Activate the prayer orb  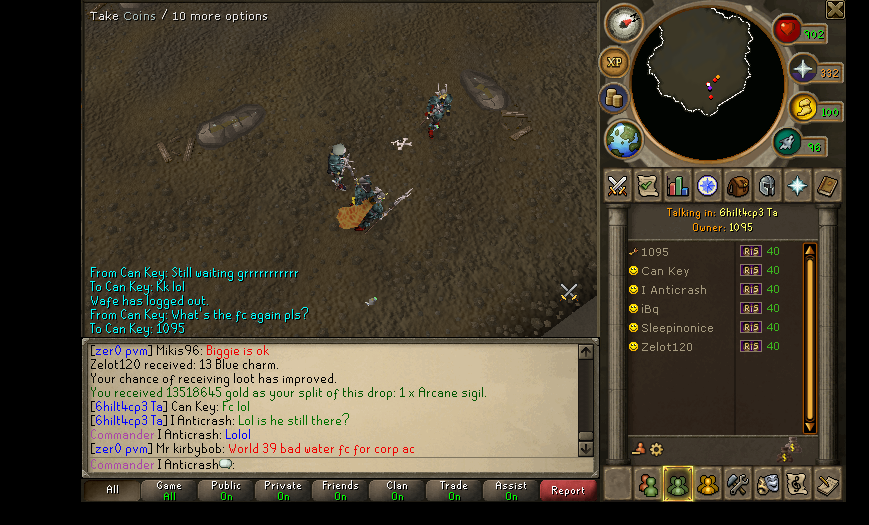click(x=803, y=69)
